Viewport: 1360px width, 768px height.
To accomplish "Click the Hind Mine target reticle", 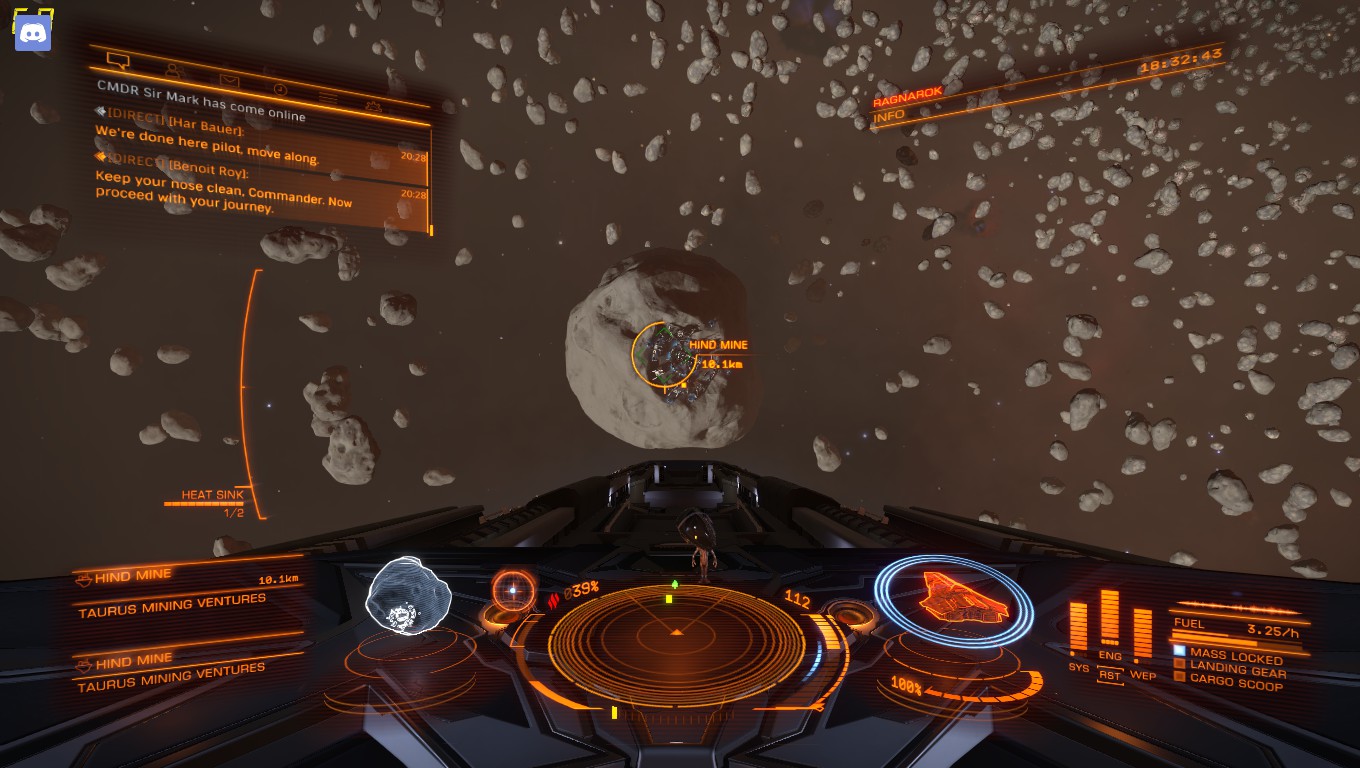I will point(664,354).
